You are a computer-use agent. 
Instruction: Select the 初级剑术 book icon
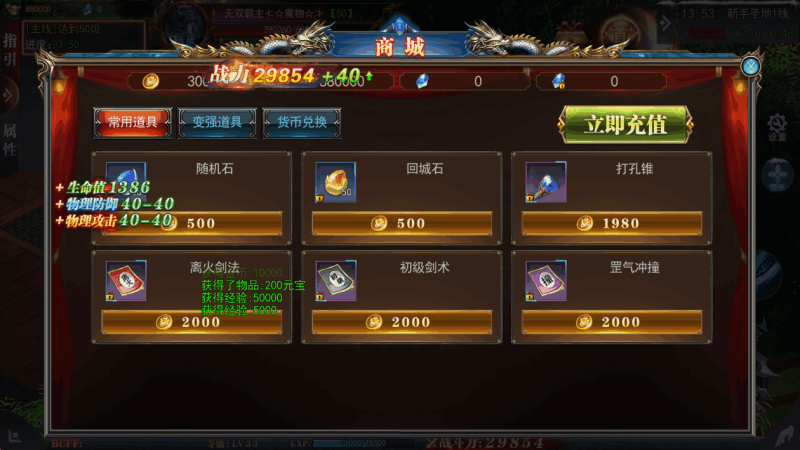click(336, 282)
